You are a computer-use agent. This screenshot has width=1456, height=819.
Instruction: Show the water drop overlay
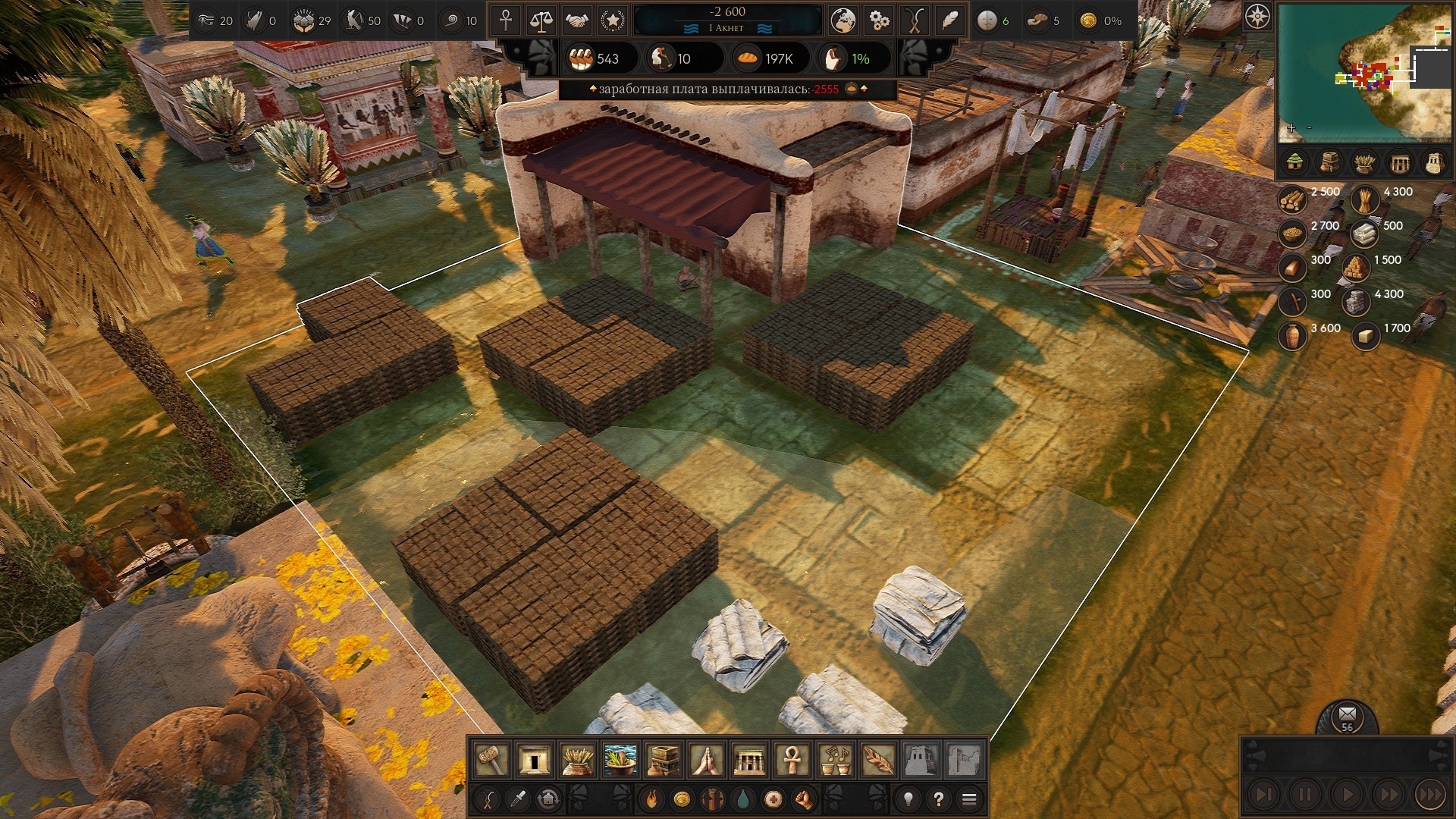pos(743,799)
